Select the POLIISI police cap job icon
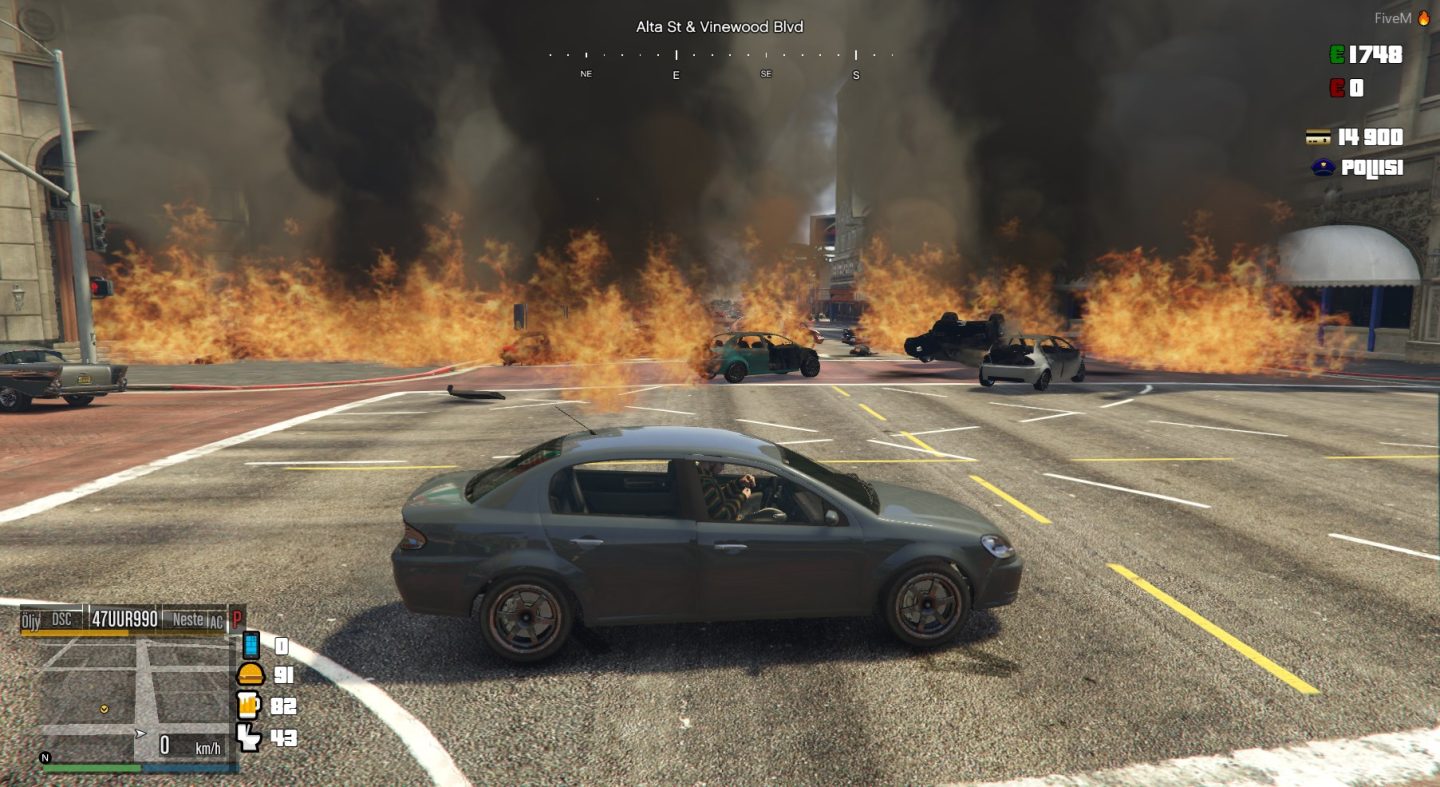This screenshot has width=1440, height=787. (x=1324, y=166)
